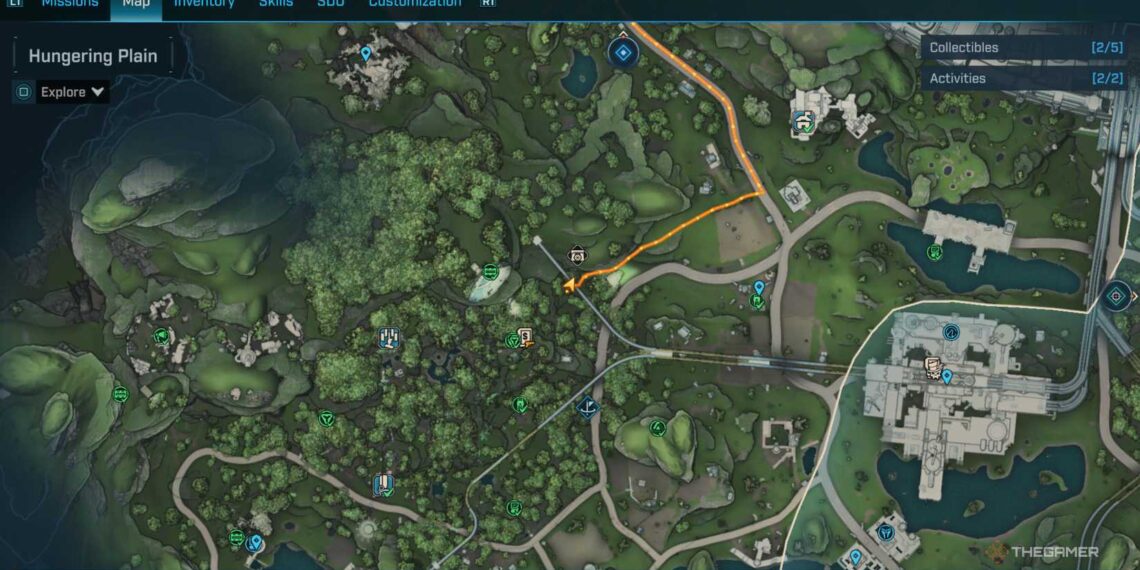Select the camera-like black marker near the route

coord(578,254)
